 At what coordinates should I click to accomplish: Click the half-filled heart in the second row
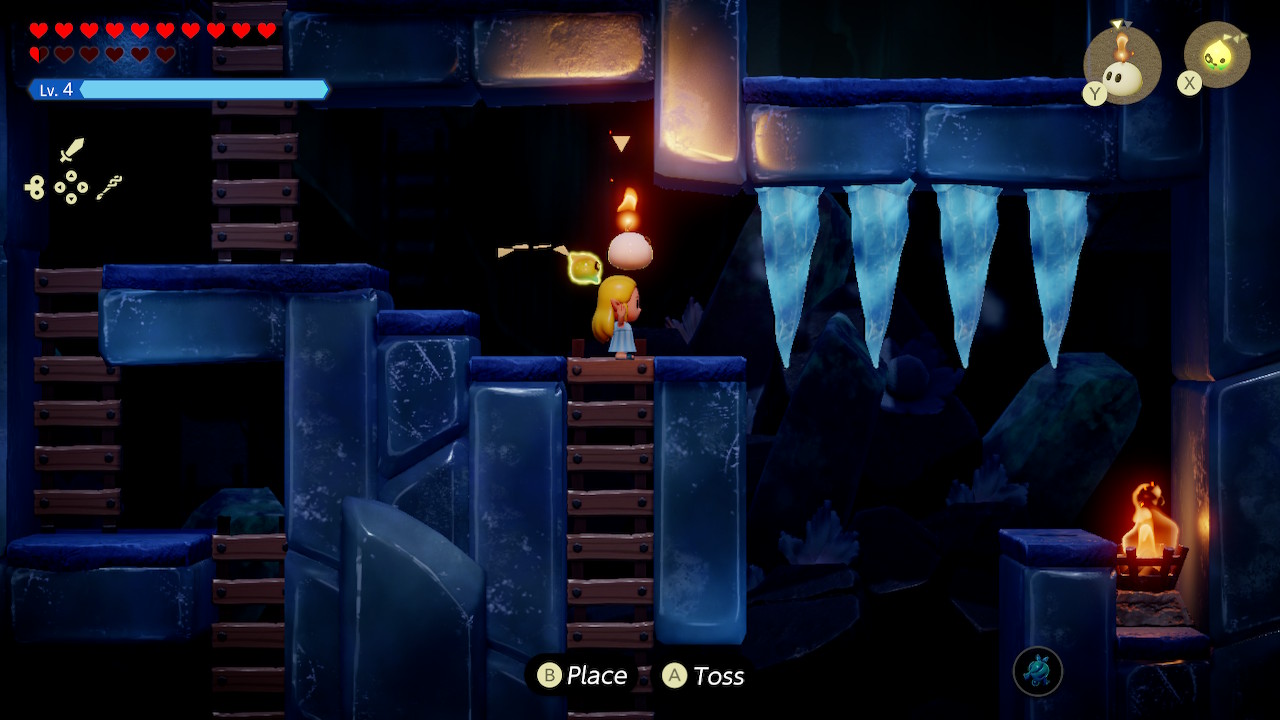[x=38, y=53]
